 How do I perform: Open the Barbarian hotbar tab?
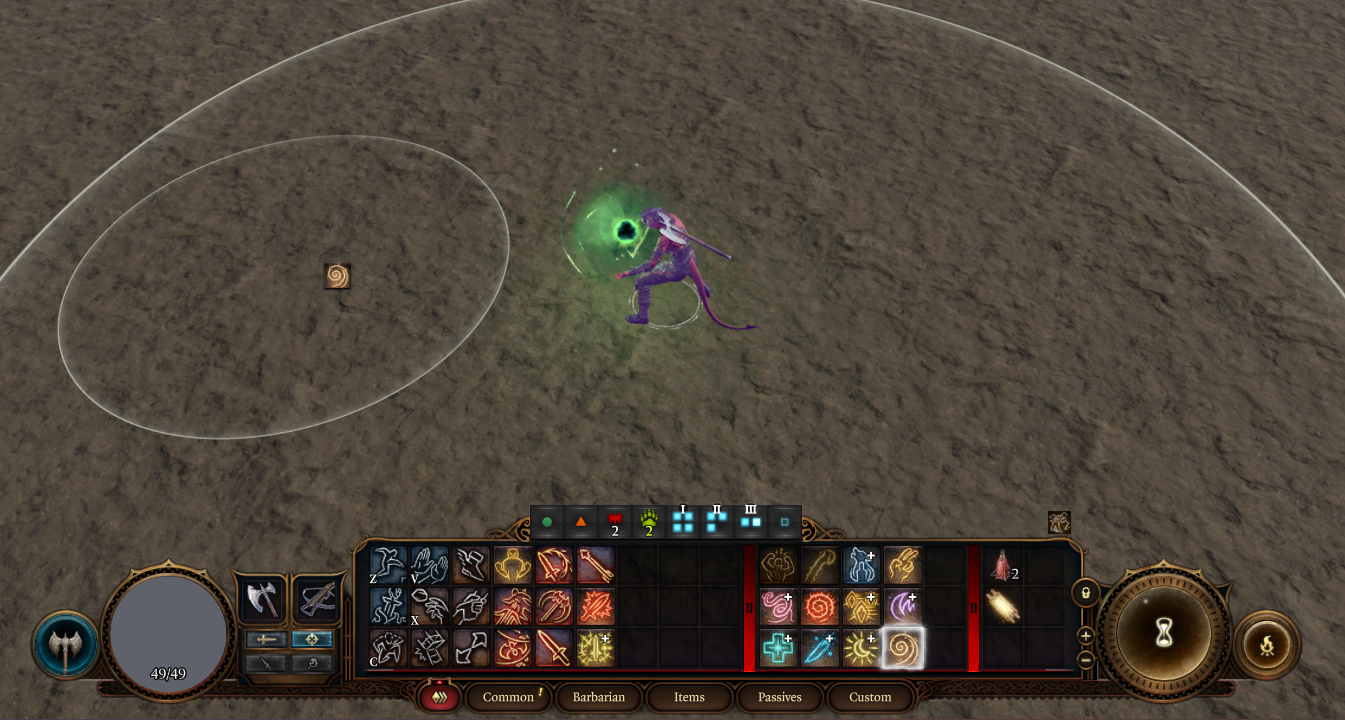pos(598,697)
